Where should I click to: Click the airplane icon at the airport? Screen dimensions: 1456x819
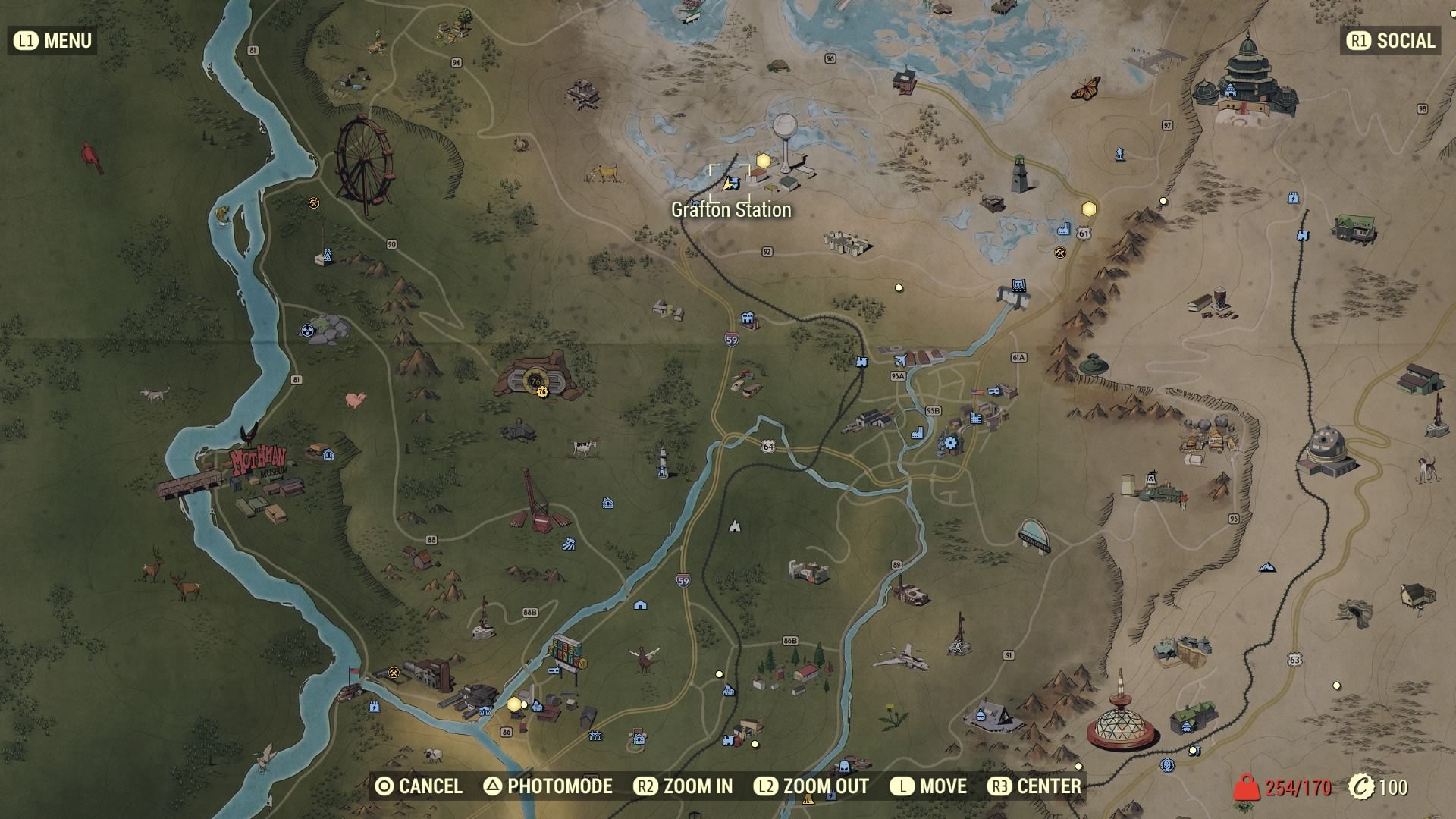[900, 361]
